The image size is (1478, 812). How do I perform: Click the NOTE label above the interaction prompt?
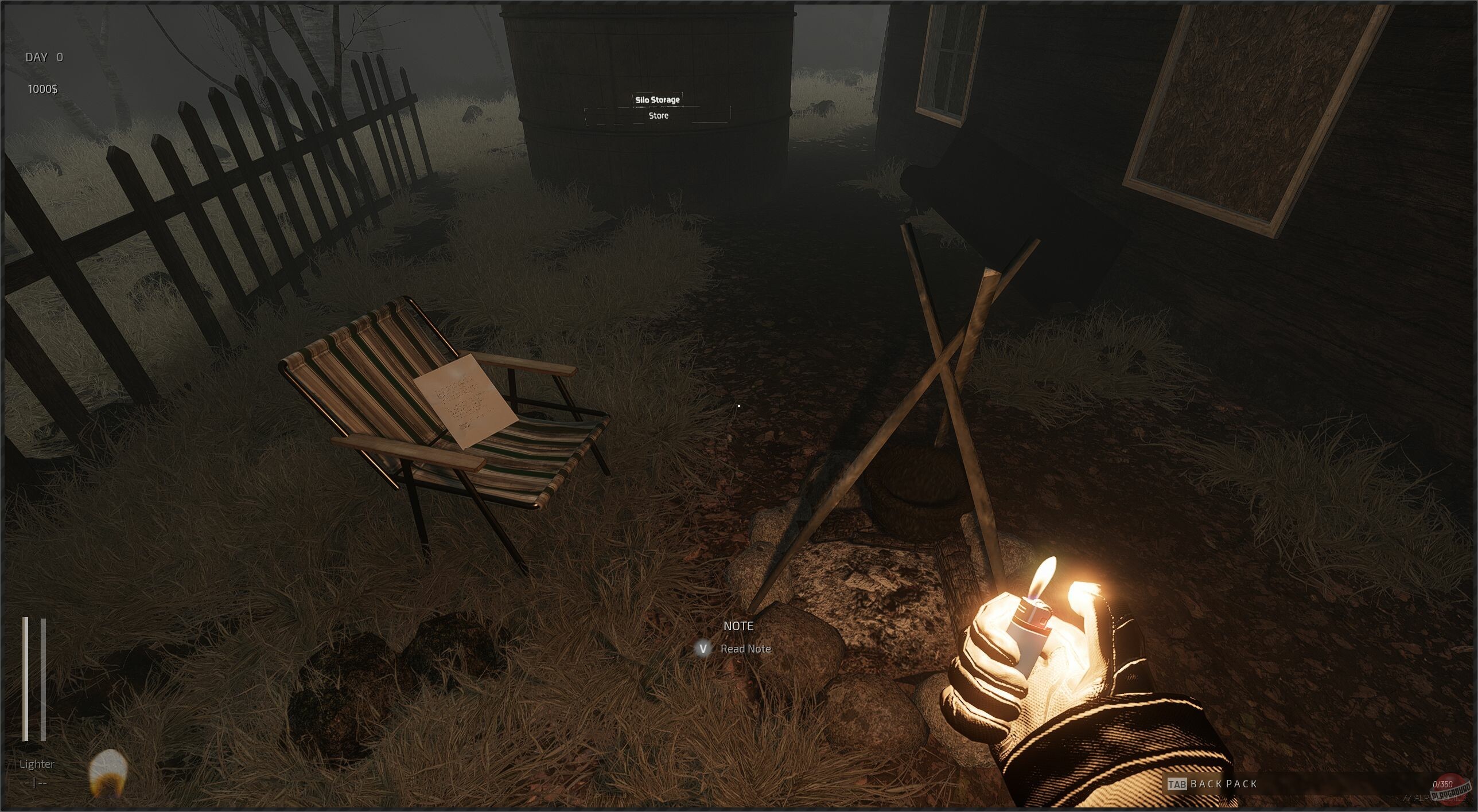pyautogui.click(x=737, y=626)
